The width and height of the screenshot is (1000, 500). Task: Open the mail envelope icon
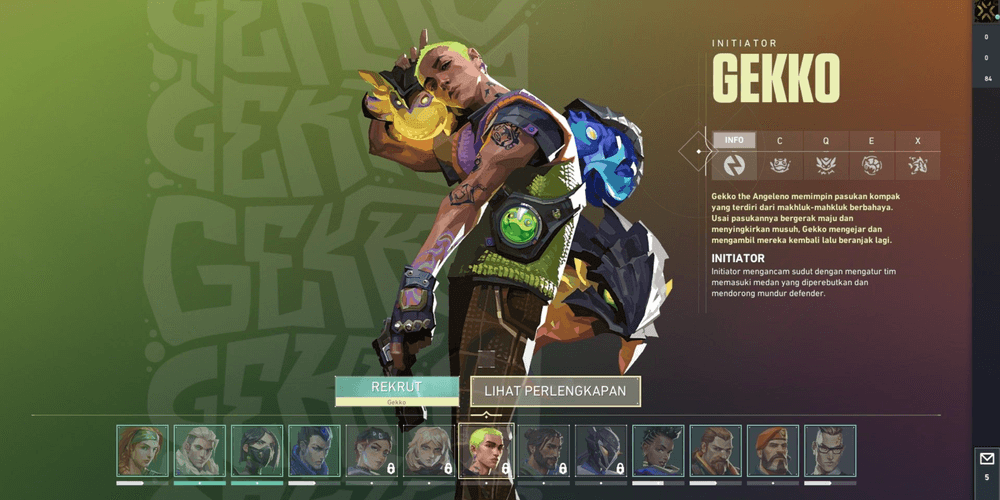(x=986, y=459)
